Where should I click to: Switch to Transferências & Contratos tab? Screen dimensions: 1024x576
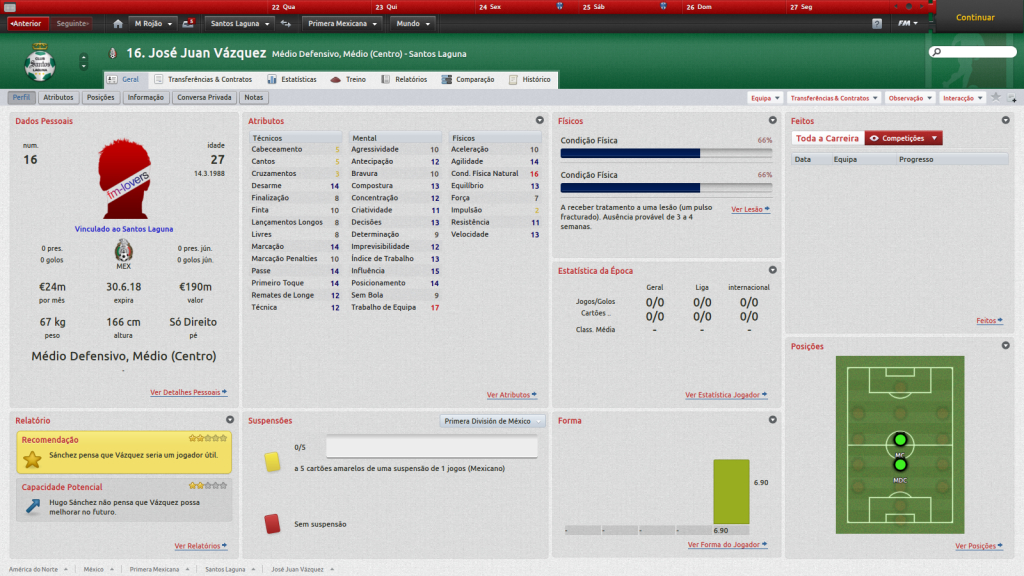[x=203, y=79]
